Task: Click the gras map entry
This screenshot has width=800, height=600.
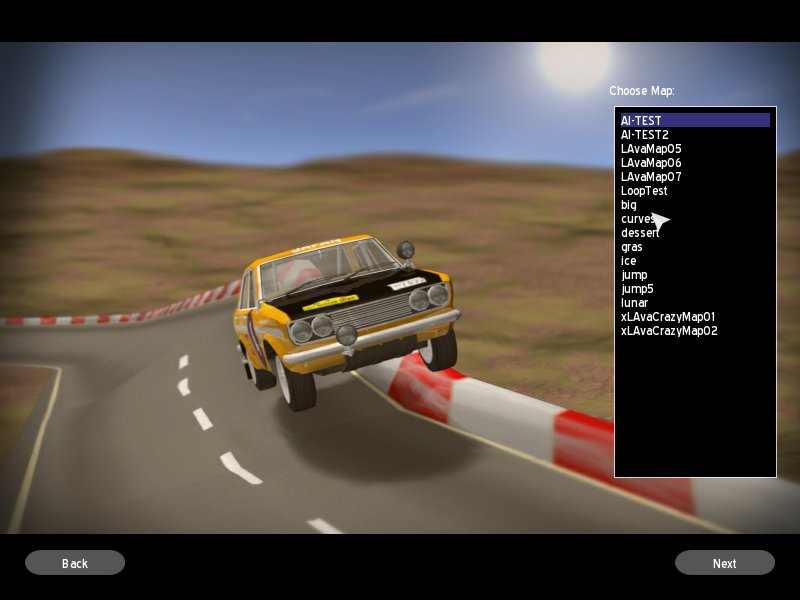Action: tap(632, 247)
